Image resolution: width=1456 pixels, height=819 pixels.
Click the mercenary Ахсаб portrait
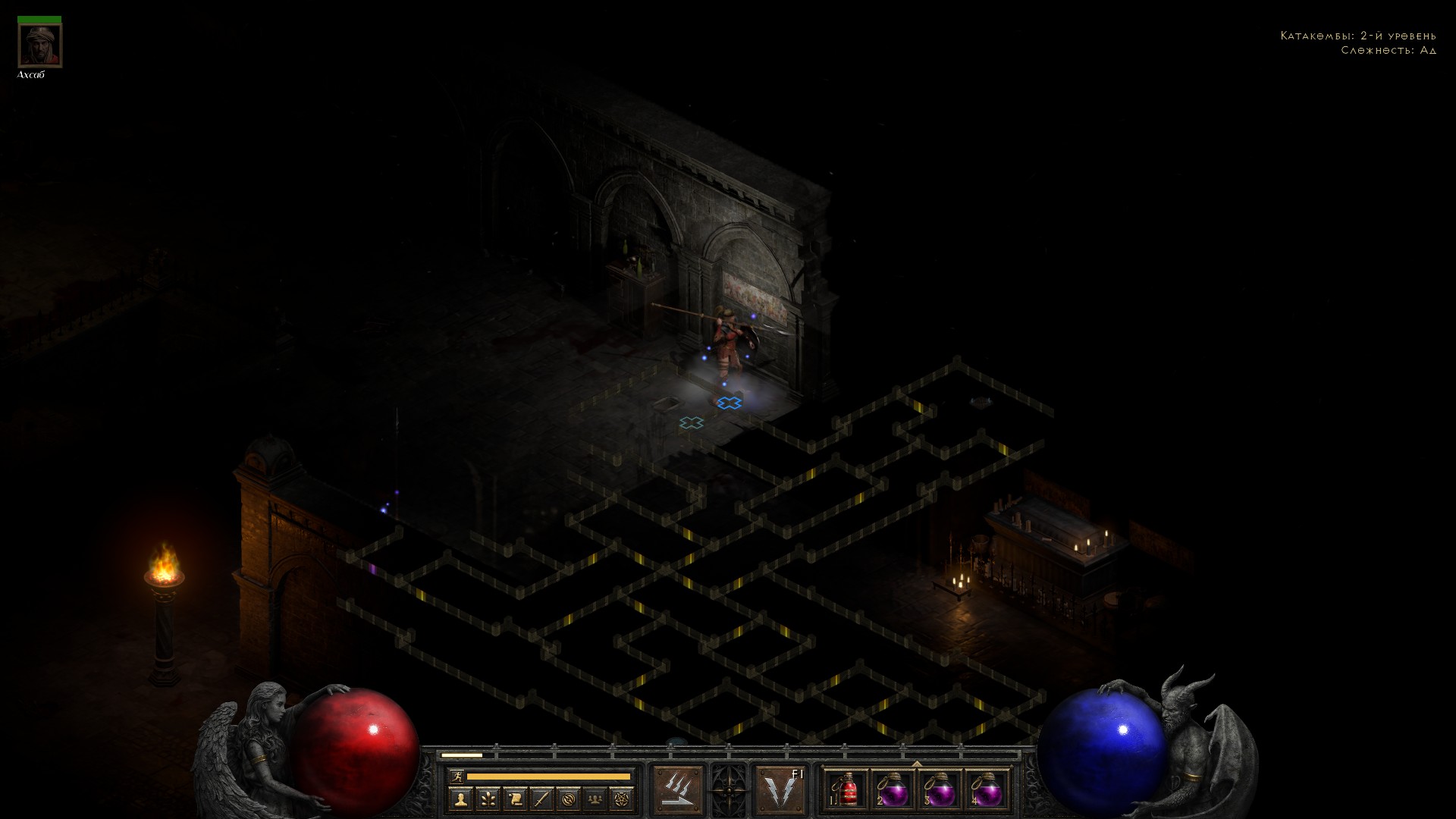coord(39,45)
